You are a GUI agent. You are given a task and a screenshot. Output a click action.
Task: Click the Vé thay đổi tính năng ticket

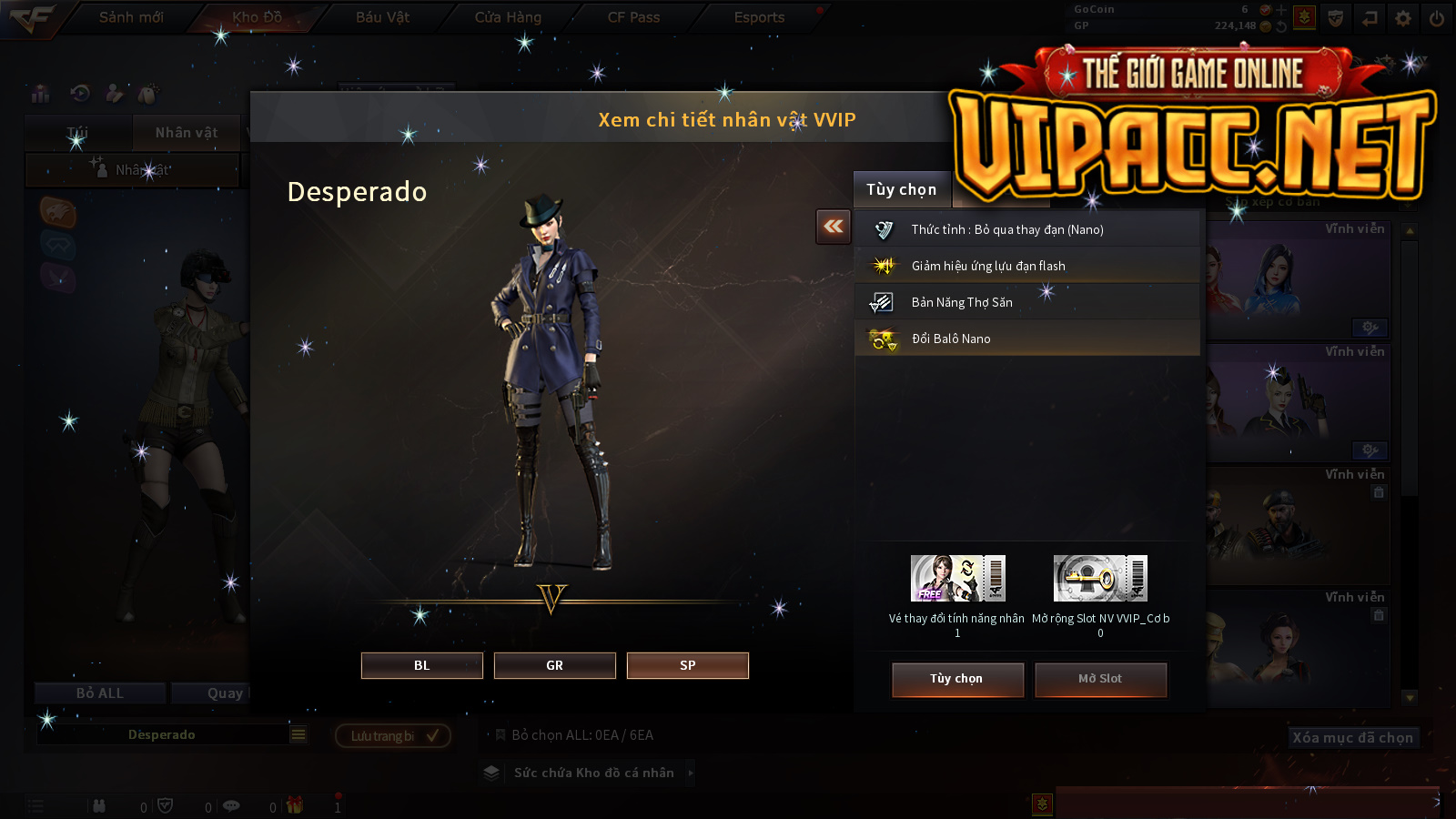click(x=957, y=579)
